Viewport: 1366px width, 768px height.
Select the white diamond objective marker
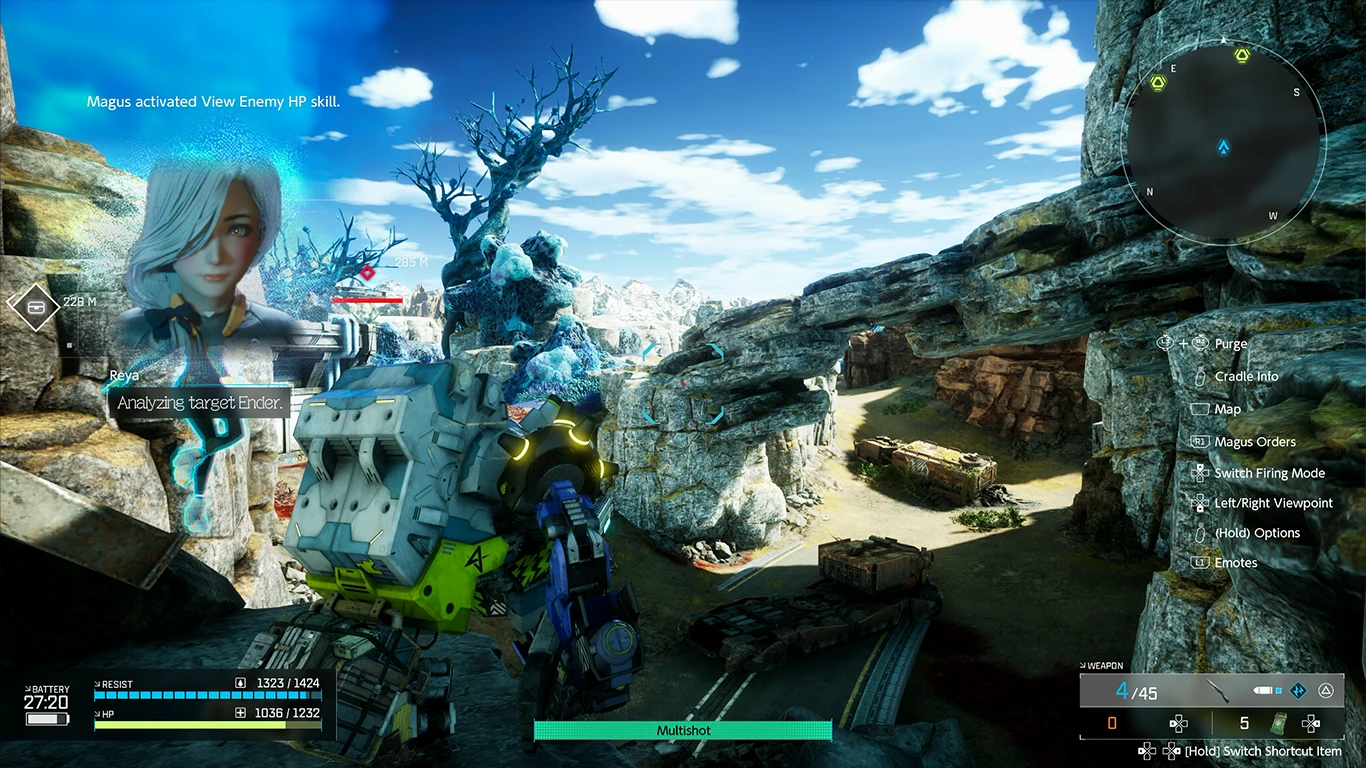tap(33, 306)
